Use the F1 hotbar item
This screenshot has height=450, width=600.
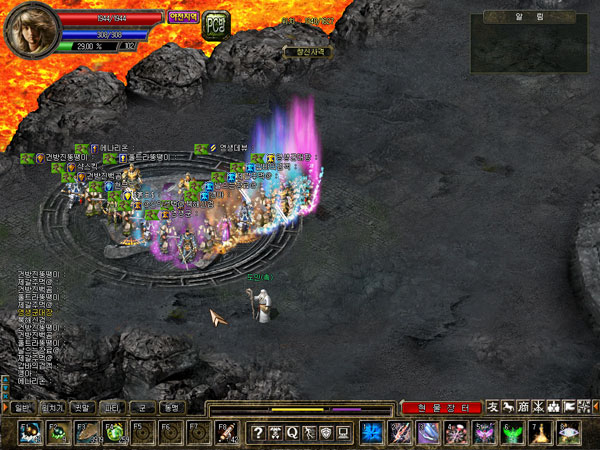tap(30, 432)
